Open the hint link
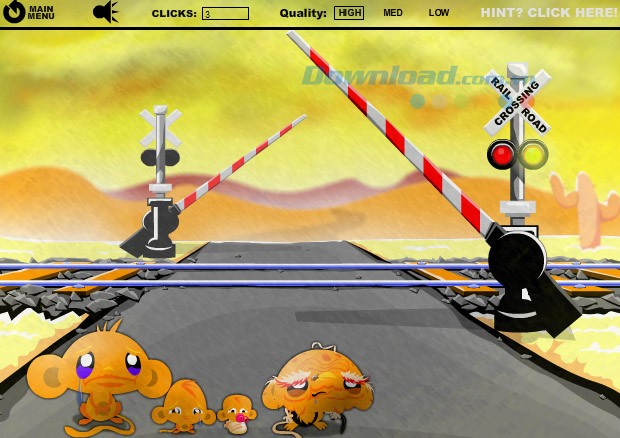 coord(548,13)
